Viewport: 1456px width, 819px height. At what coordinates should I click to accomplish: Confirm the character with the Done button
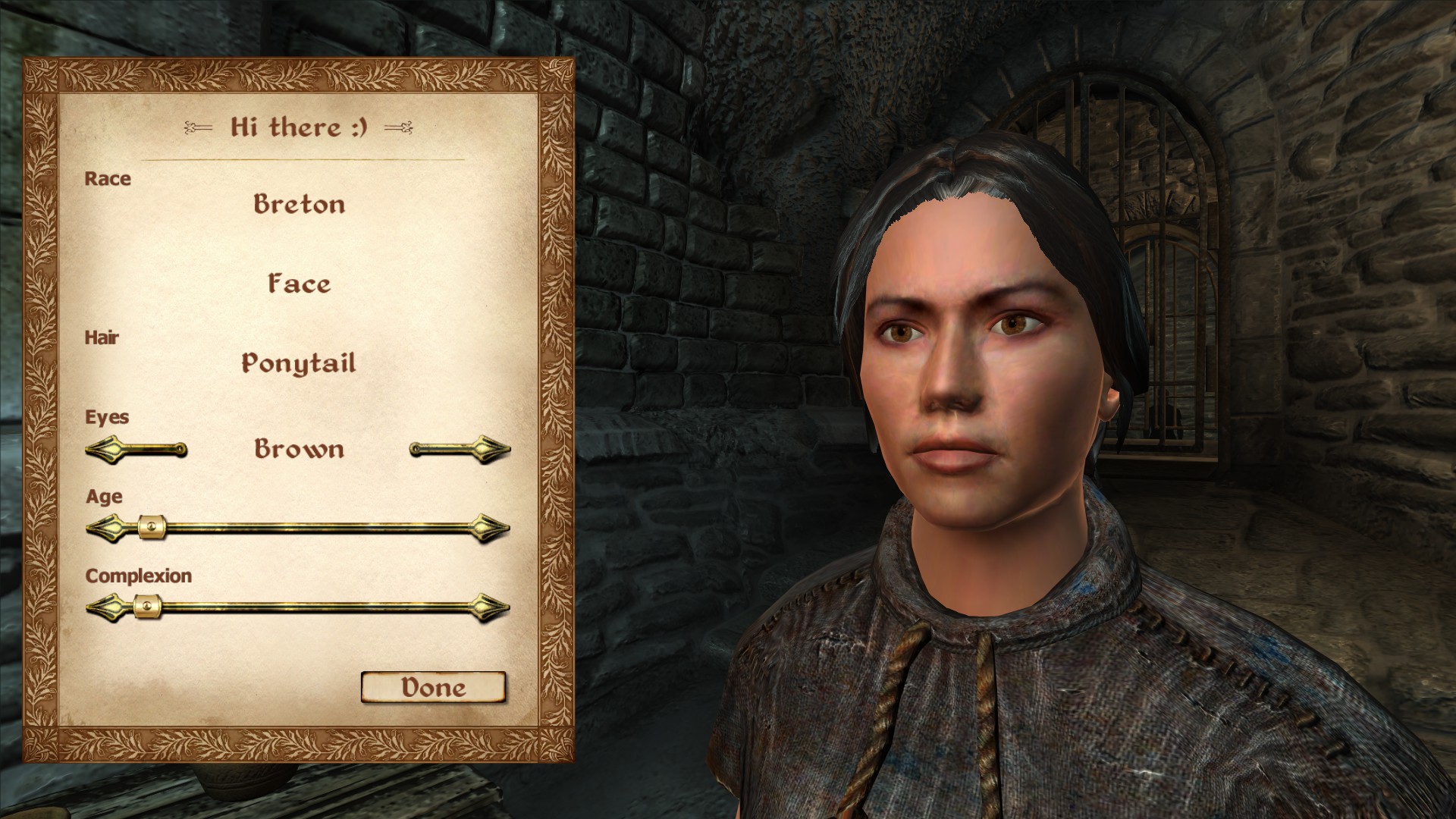tap(433, 687)
